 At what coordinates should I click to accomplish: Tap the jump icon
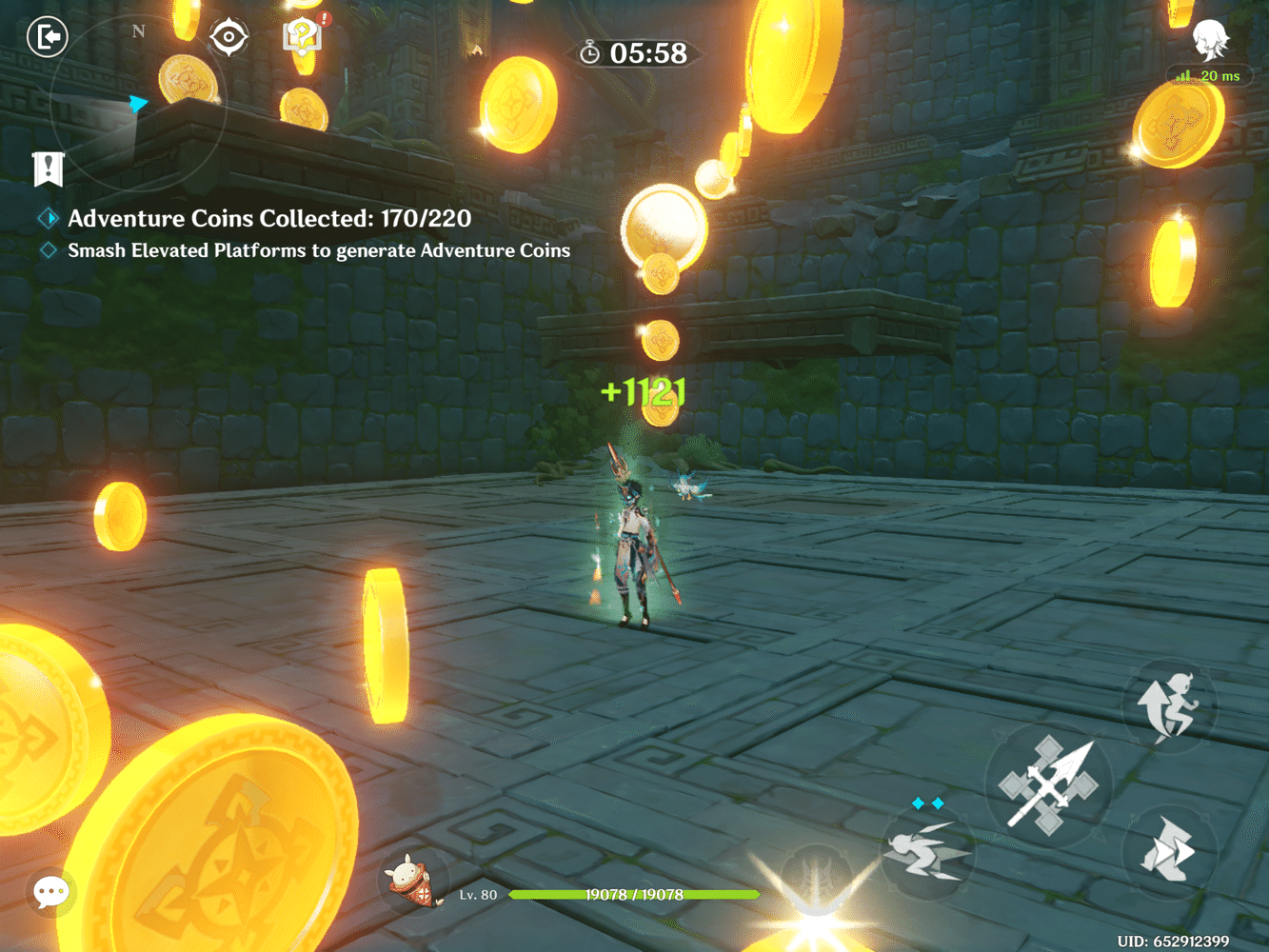(x=1169, y=706)
